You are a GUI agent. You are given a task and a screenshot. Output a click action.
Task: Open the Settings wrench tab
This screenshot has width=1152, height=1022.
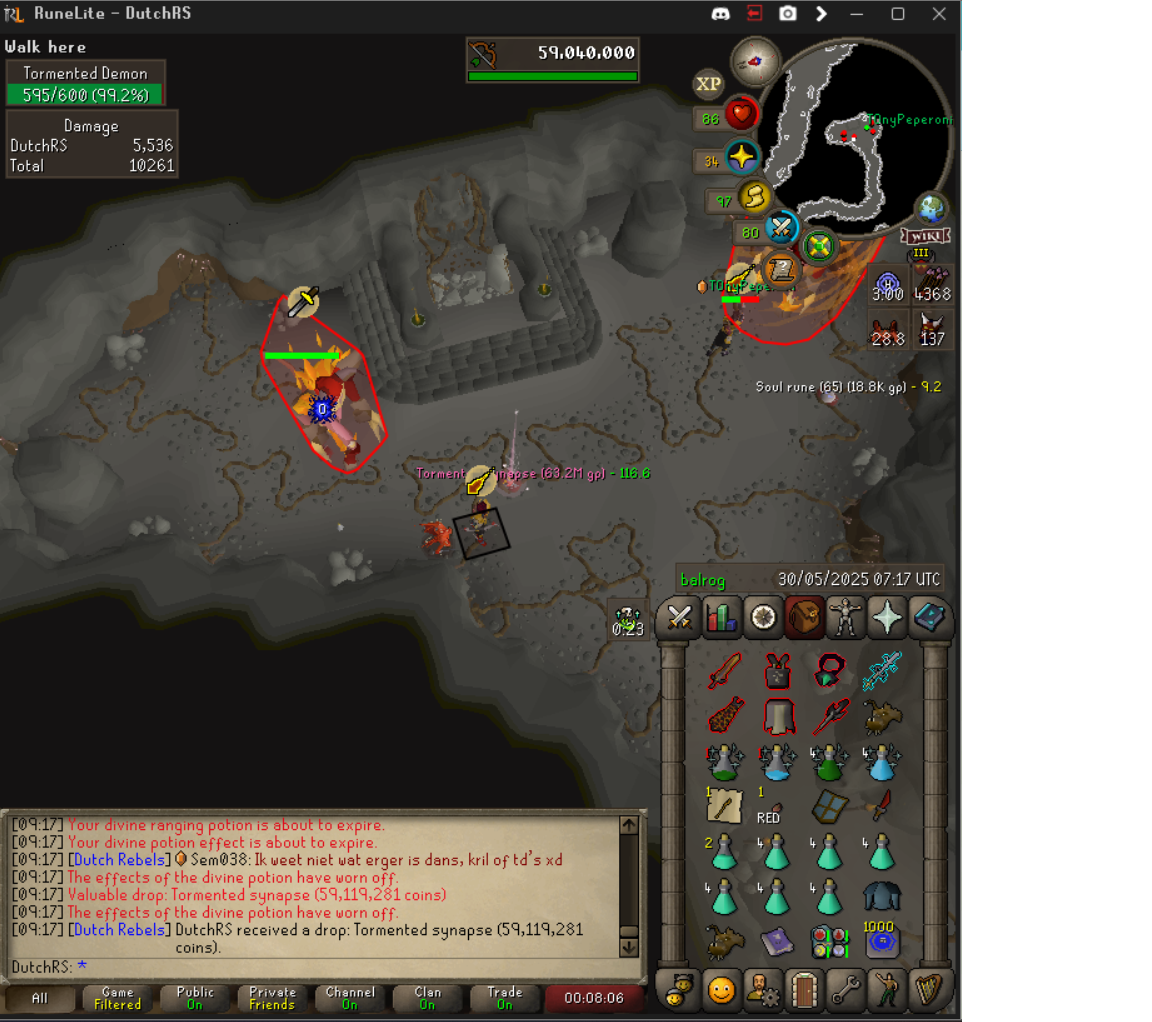tap(846, 990)
